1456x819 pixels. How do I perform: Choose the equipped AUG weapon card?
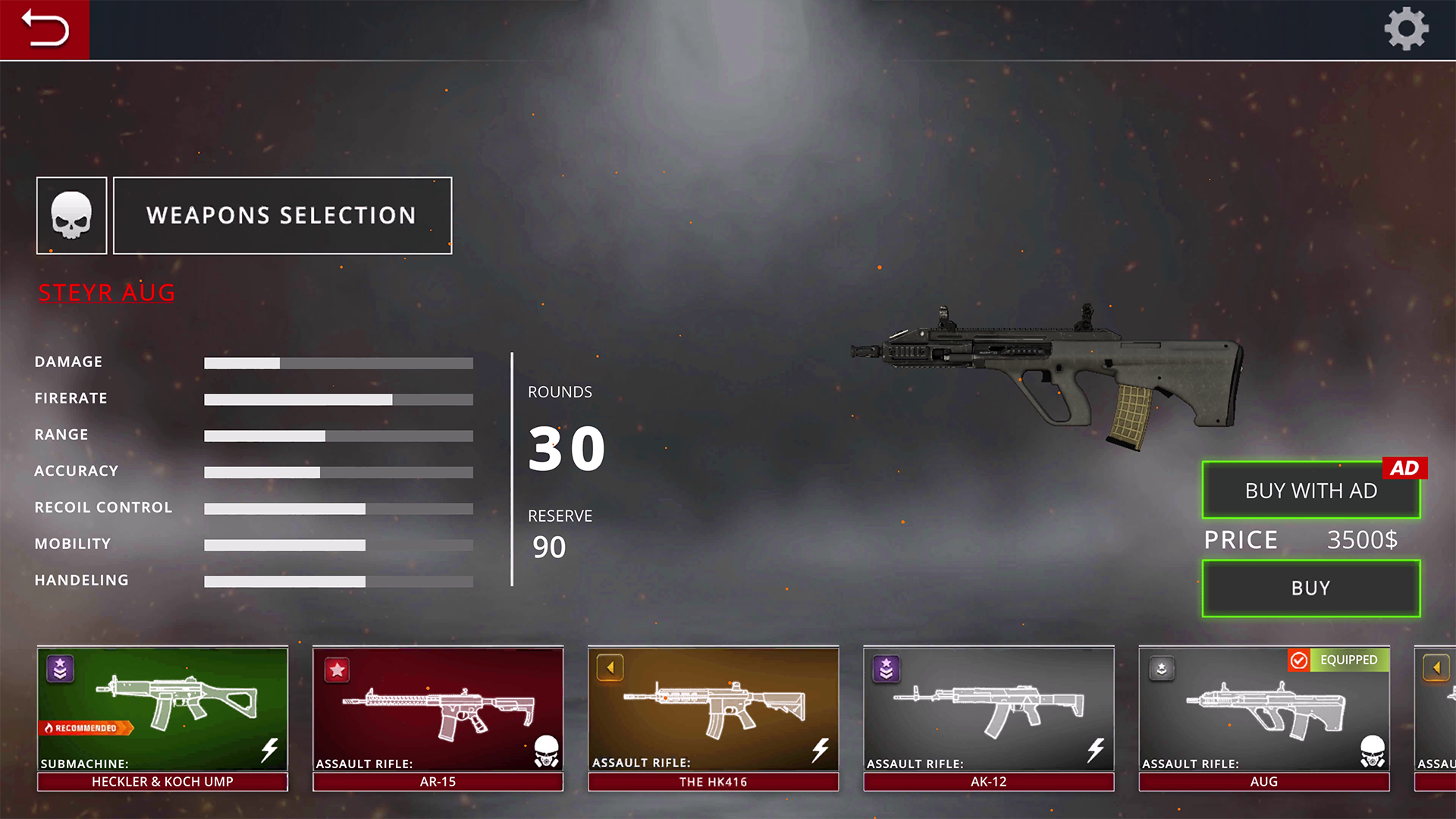pyautogui.click(x=1263, y=718)
